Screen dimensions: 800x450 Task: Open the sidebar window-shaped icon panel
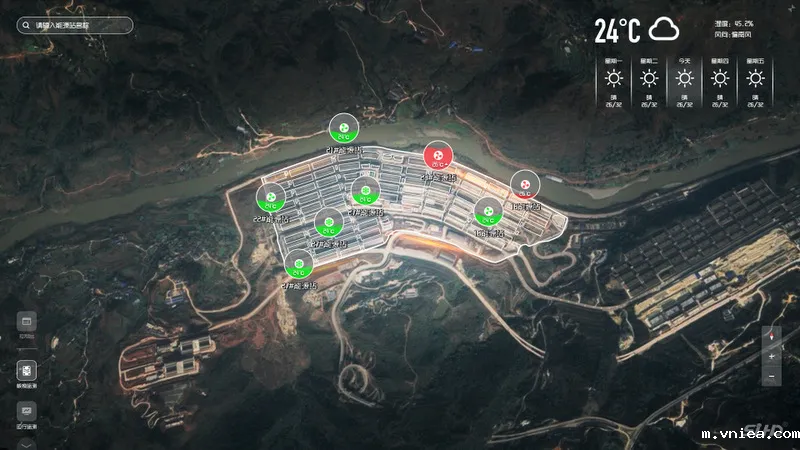pyautogui.click(x=27, y=321)
